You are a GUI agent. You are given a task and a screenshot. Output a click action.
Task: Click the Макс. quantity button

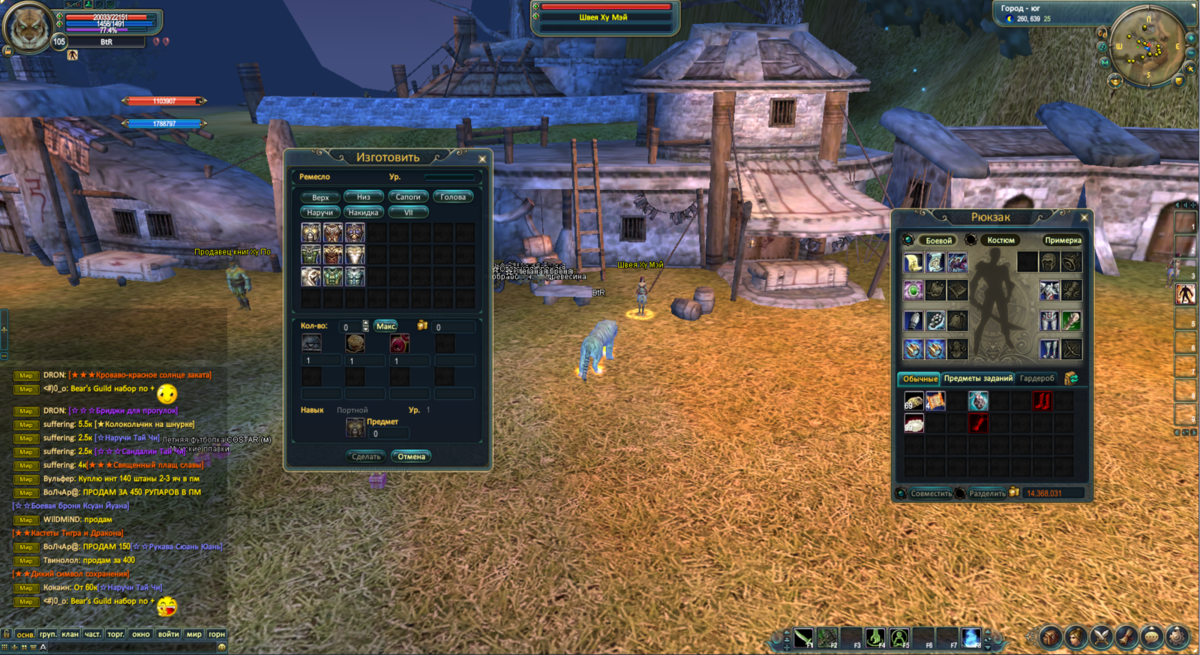click(x=386, y=326)
